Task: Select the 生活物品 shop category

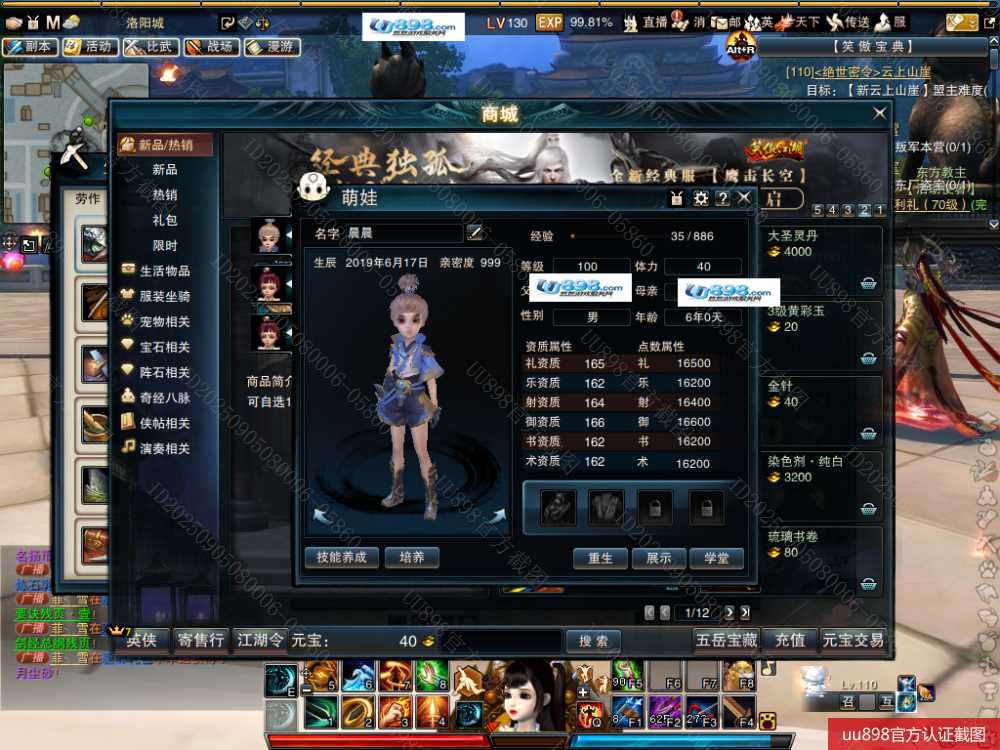Action: (x=164, y=271)
